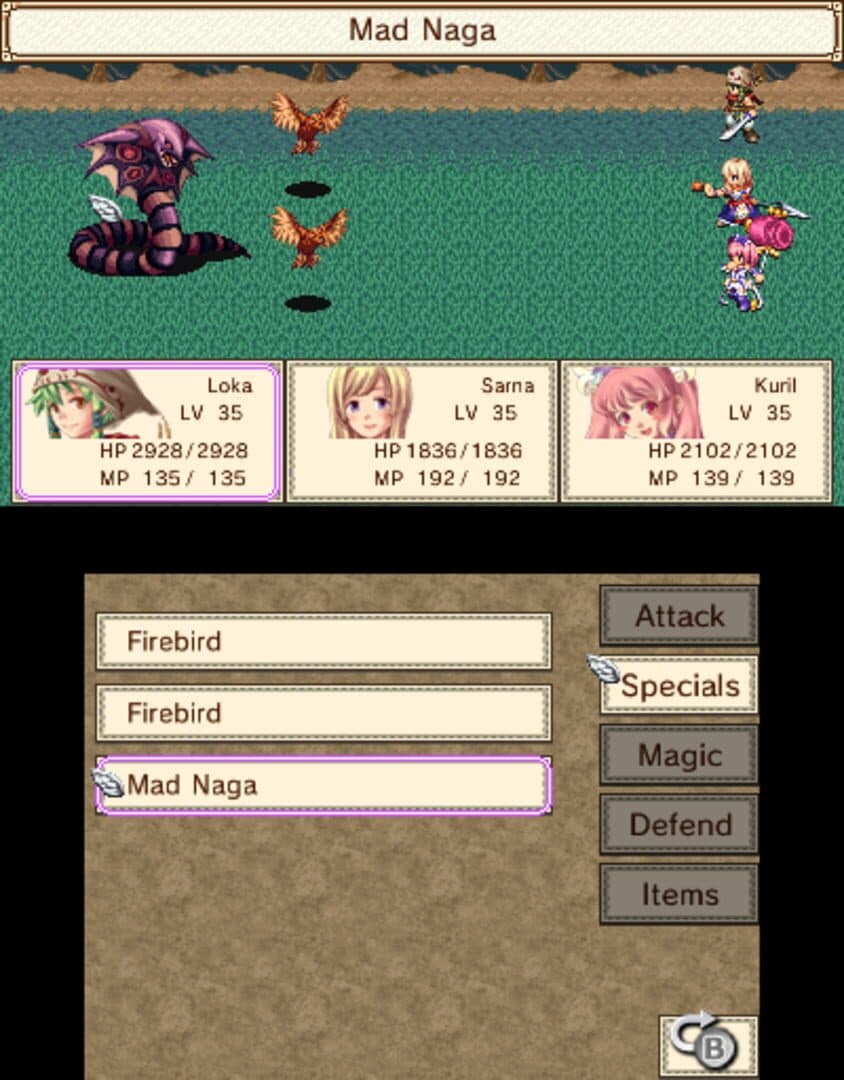Select Kuril's party status panel
This screenshot has width=844, height=1080.
[696, 431]
